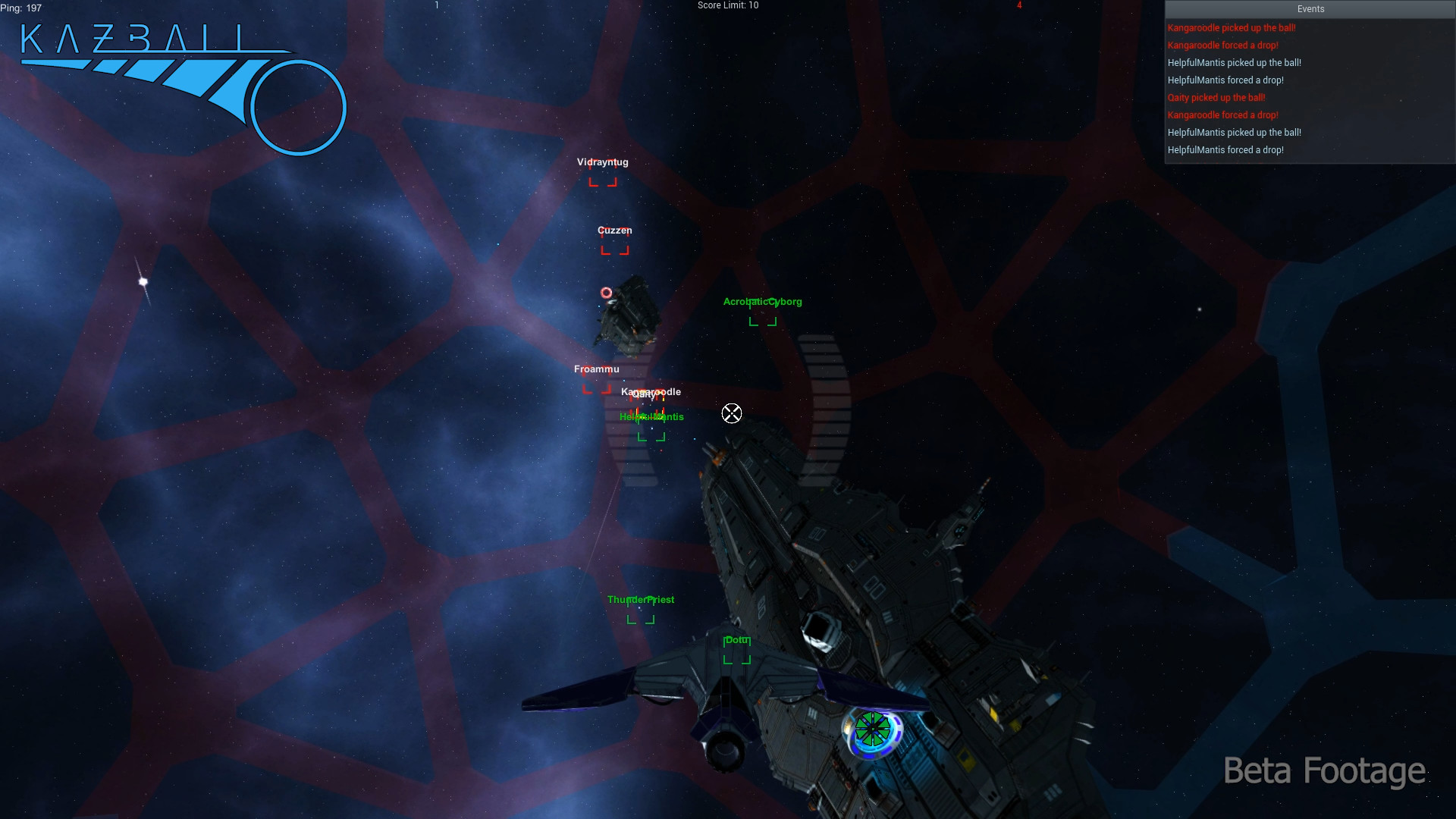
Task: Click AcrobaticCyborg's green target brackets
Action: 762,320
